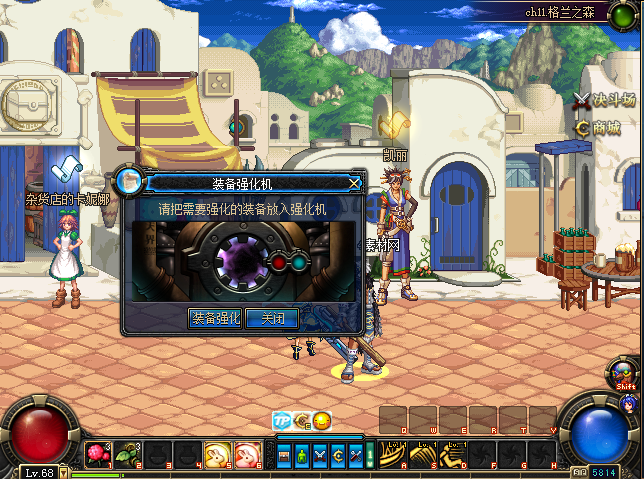Select the red rose item slot

pos(97,455)
